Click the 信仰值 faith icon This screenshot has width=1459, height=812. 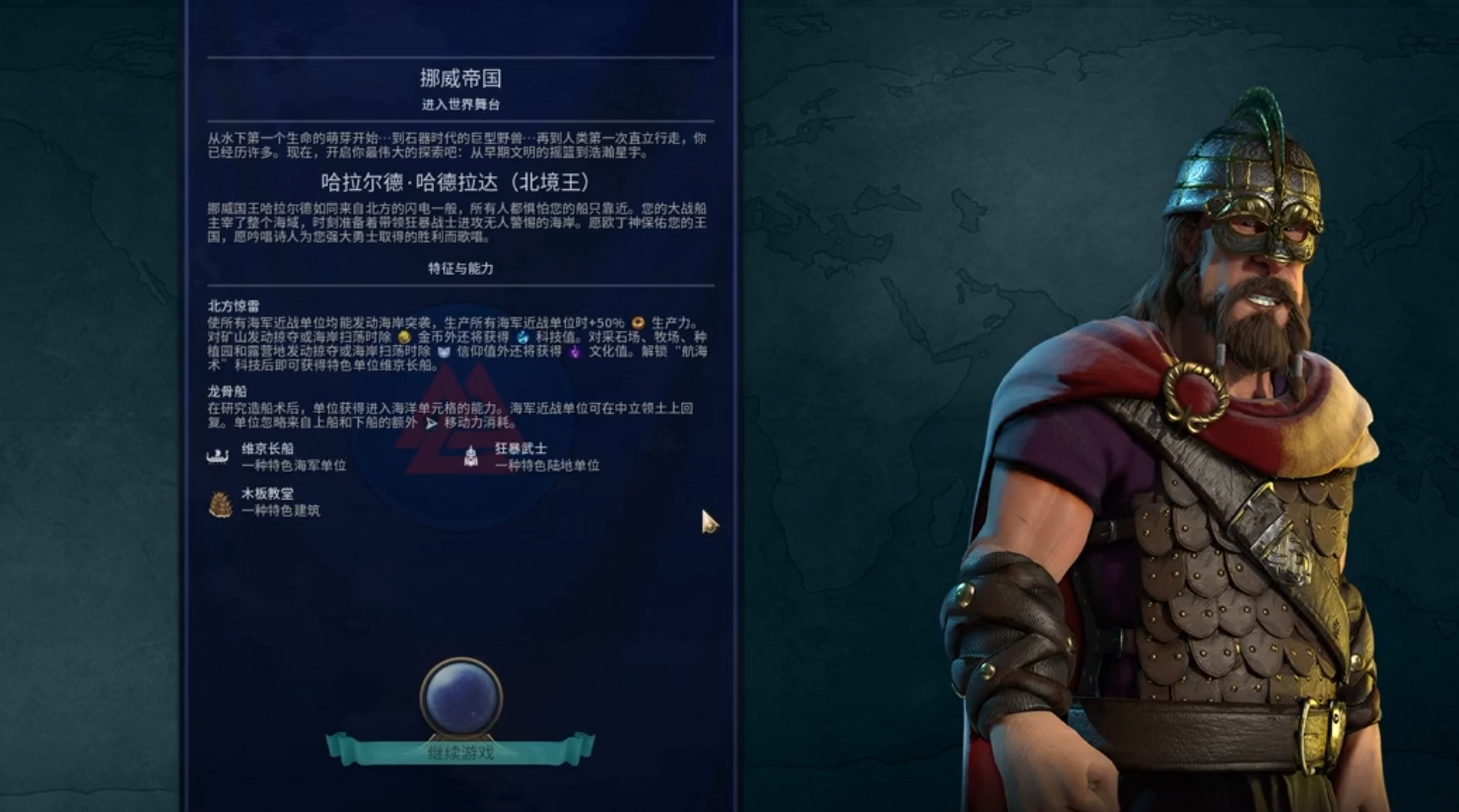pyautogui.click(x=446, y=353)
